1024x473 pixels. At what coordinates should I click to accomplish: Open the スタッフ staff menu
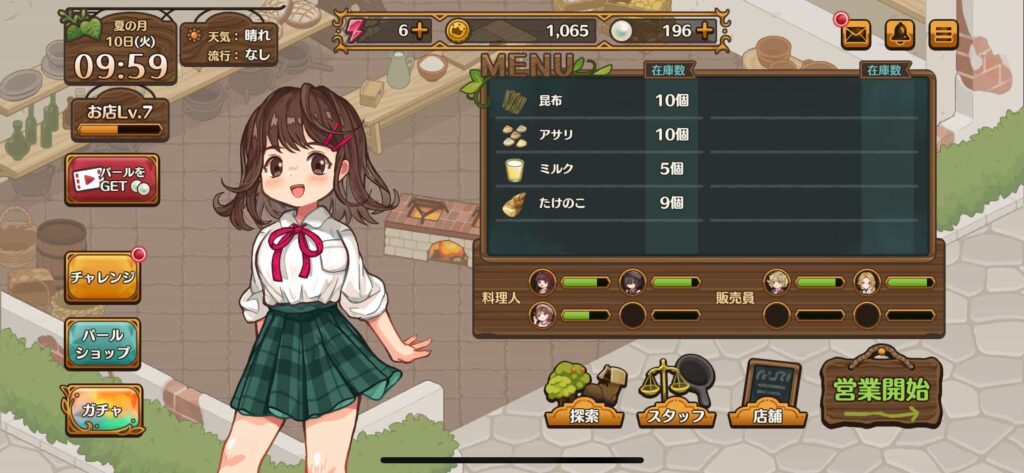(676, 395)
